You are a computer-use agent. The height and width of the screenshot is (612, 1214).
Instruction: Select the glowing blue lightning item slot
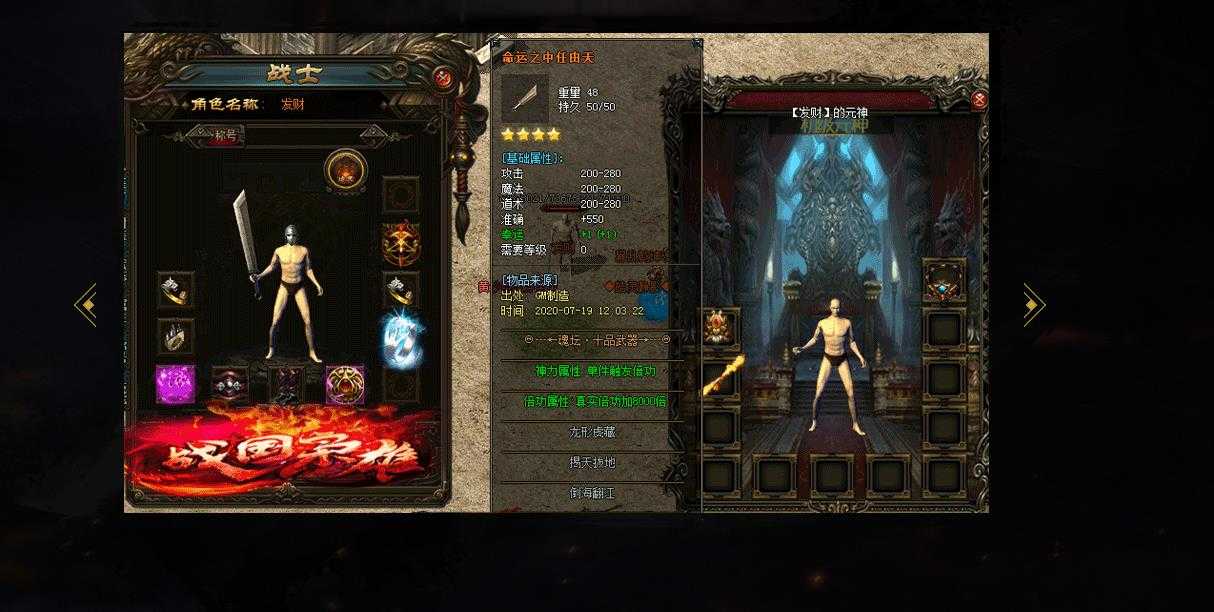(x=401, y=337)
